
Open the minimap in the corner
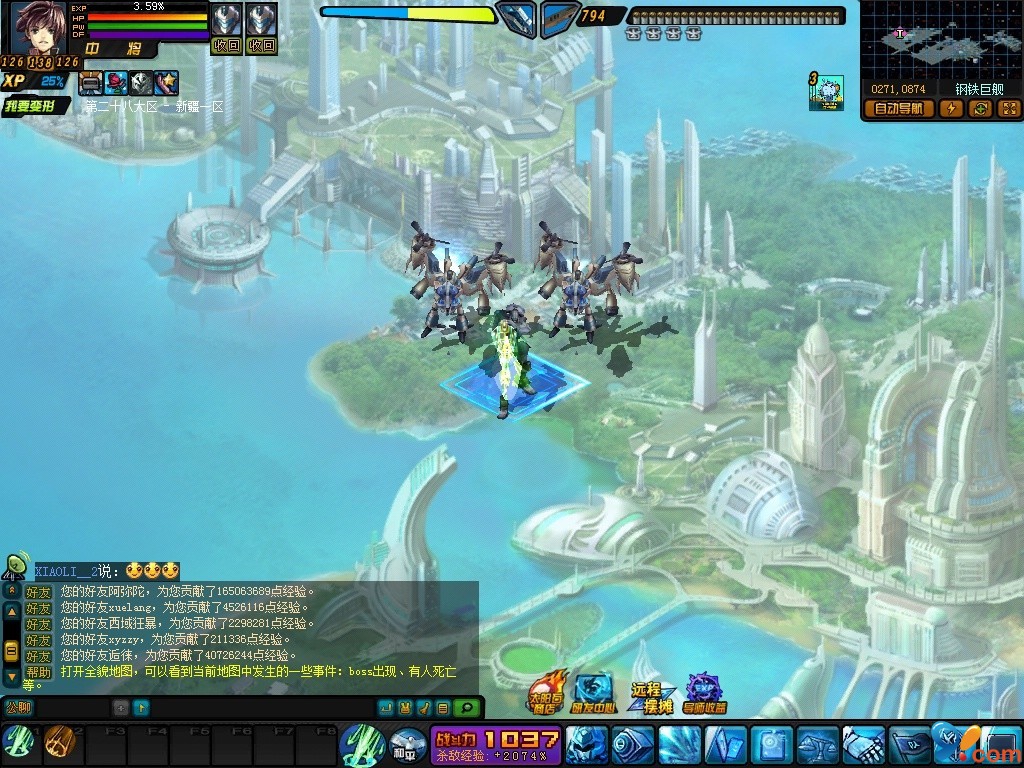tap(940, 40)
